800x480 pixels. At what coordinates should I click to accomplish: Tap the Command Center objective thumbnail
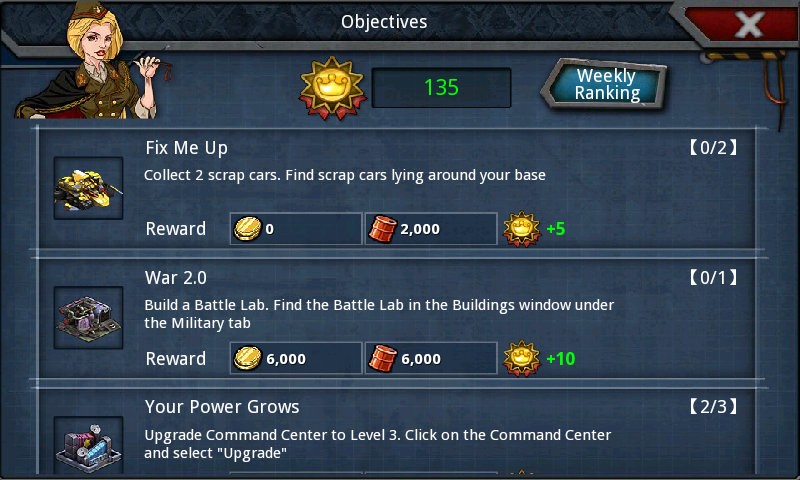(88, 445)
